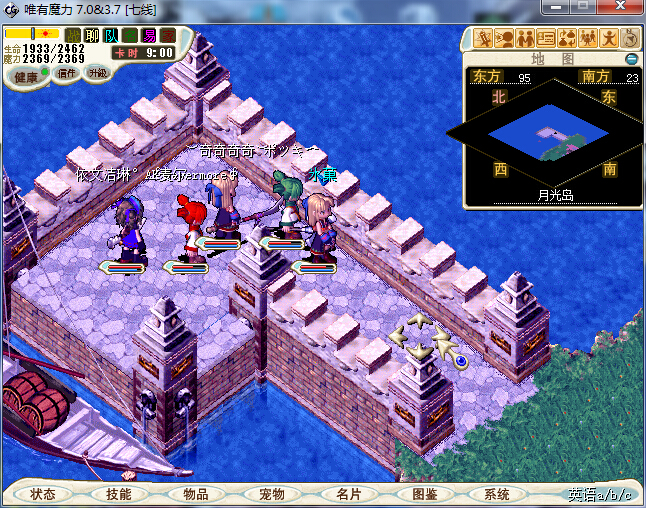
Task: Toggle the 易 trade switch
Action: (x=149, y=35)
